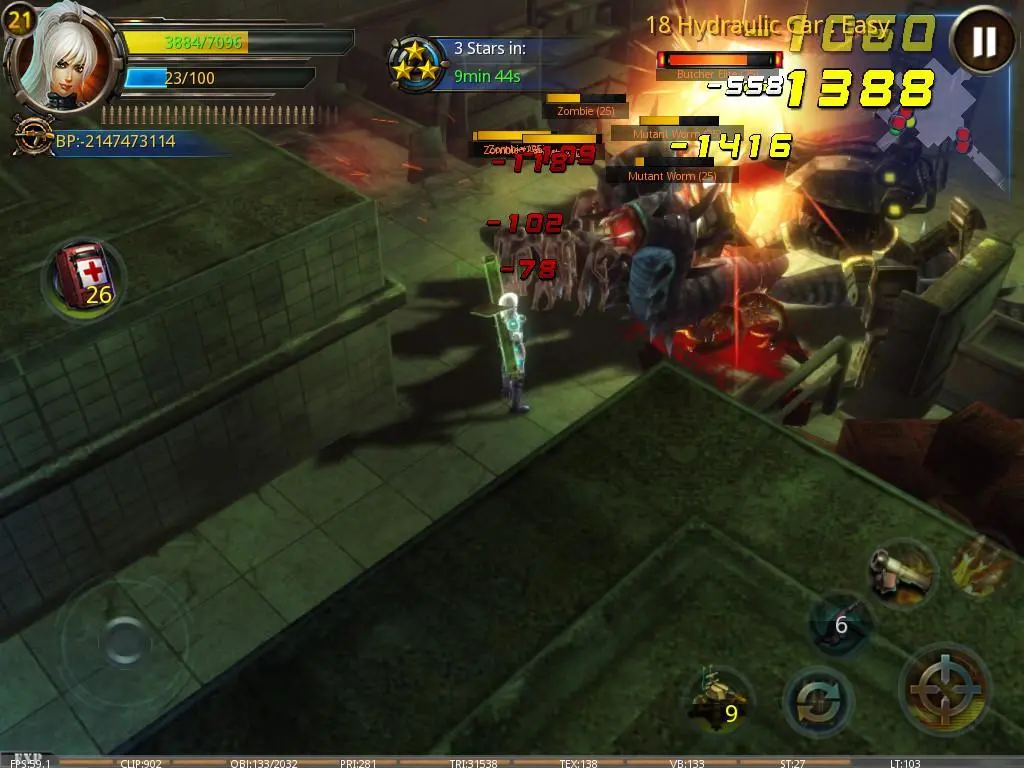
Task: Trigger the rocket launcher skill
Action: 901,573
